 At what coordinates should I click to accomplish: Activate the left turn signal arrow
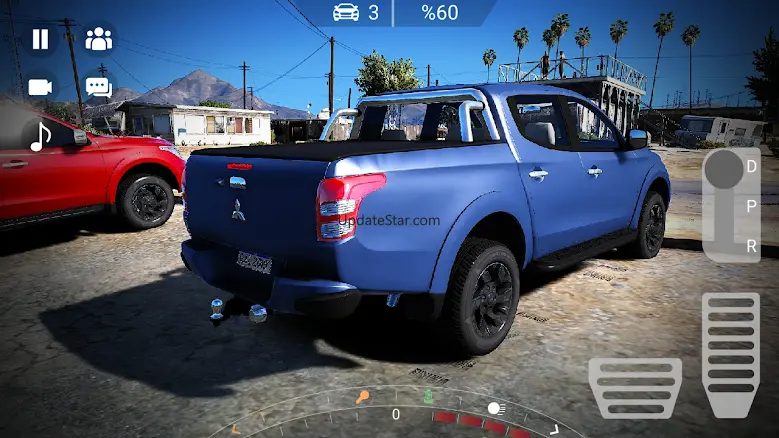236,430
